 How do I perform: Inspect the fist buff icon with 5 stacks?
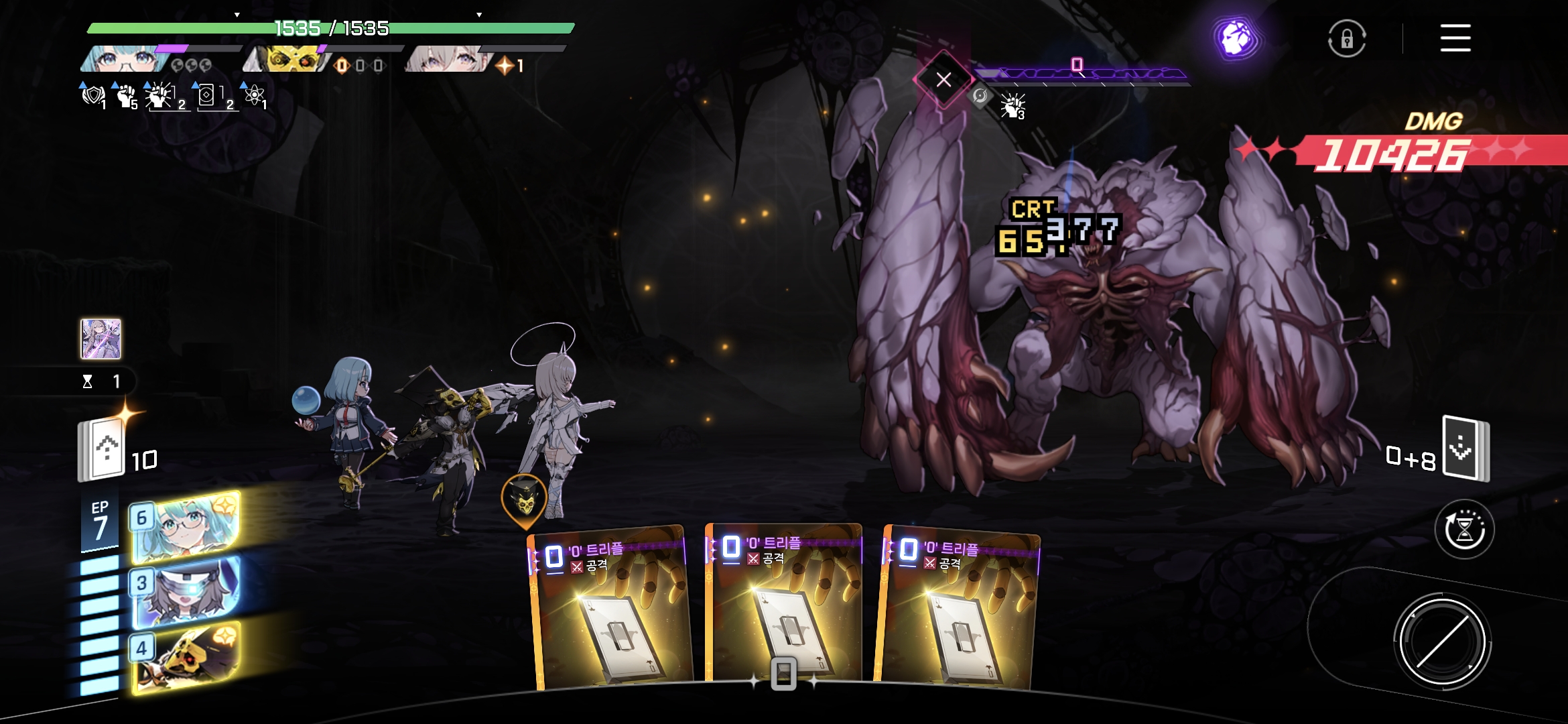[x=126, y=96]
